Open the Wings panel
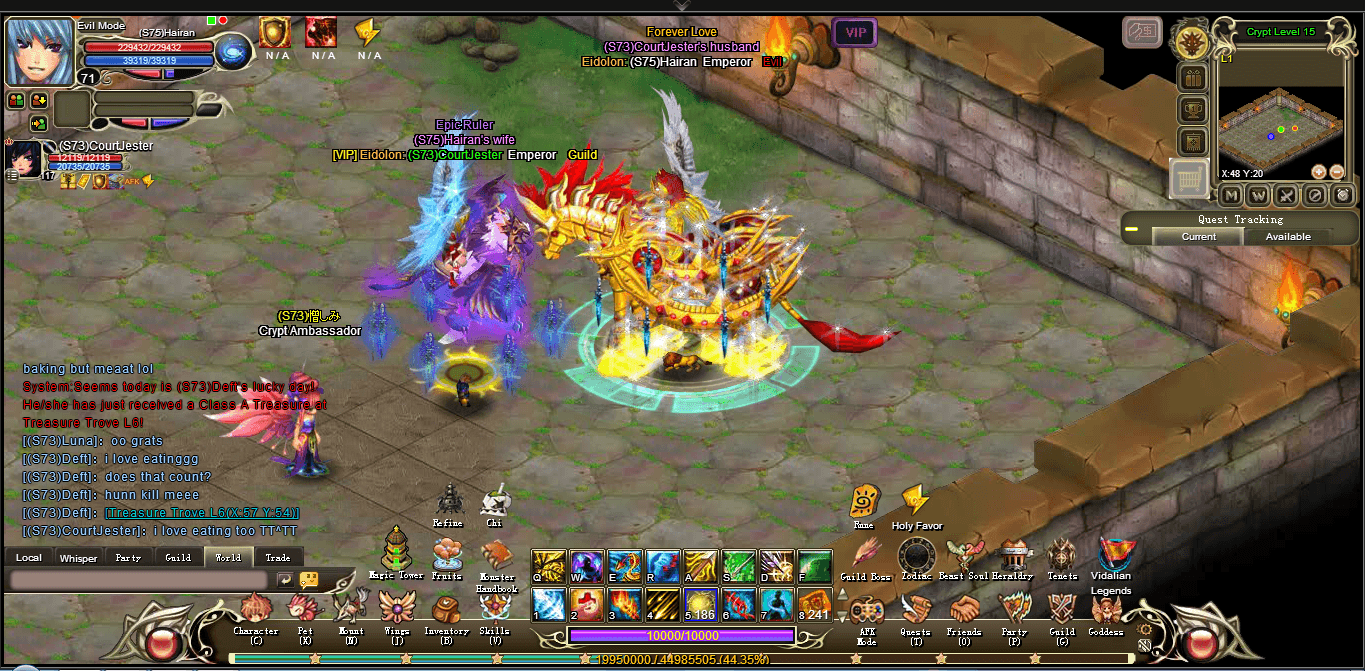 click(397, 610)
